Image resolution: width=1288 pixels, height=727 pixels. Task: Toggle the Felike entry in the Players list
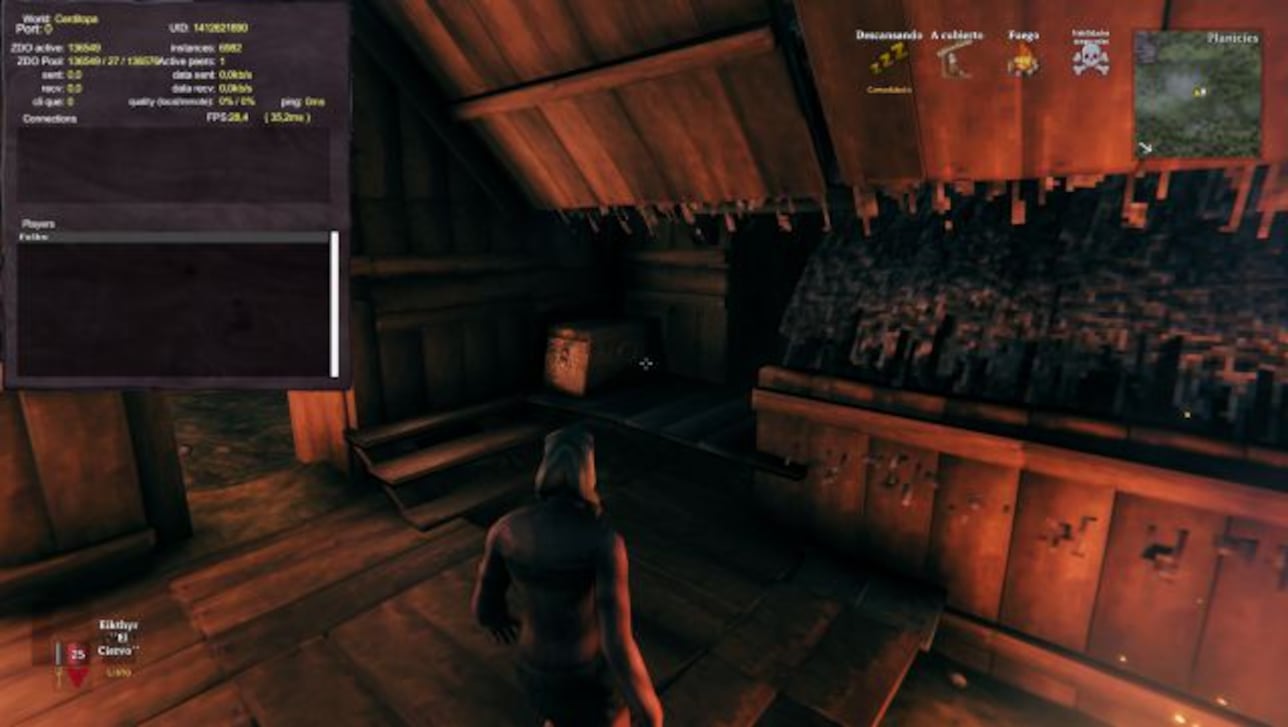(x=34, y=236)
